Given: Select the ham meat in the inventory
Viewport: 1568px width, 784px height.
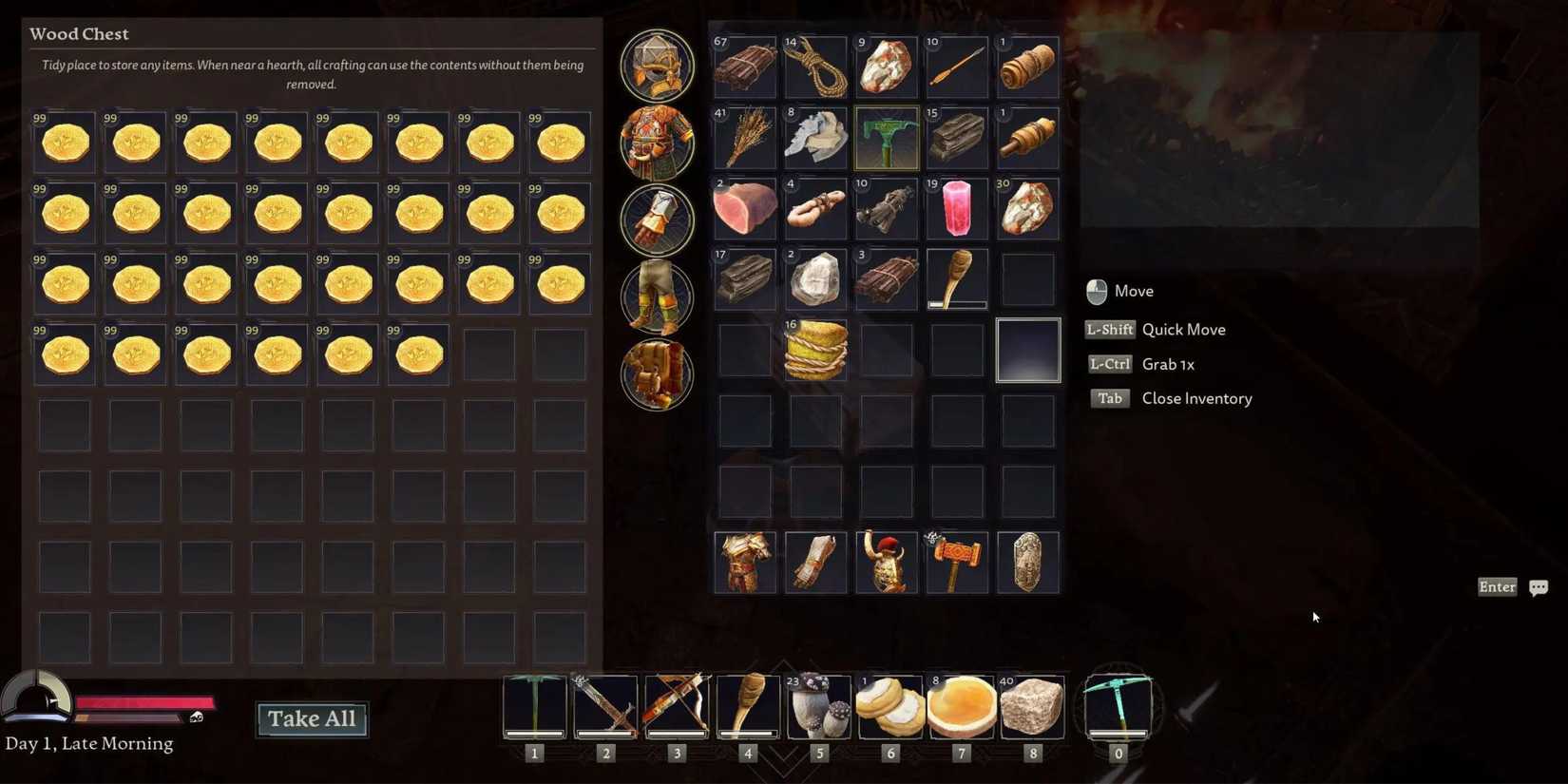Looking at the screenshot, I should 744,207.
